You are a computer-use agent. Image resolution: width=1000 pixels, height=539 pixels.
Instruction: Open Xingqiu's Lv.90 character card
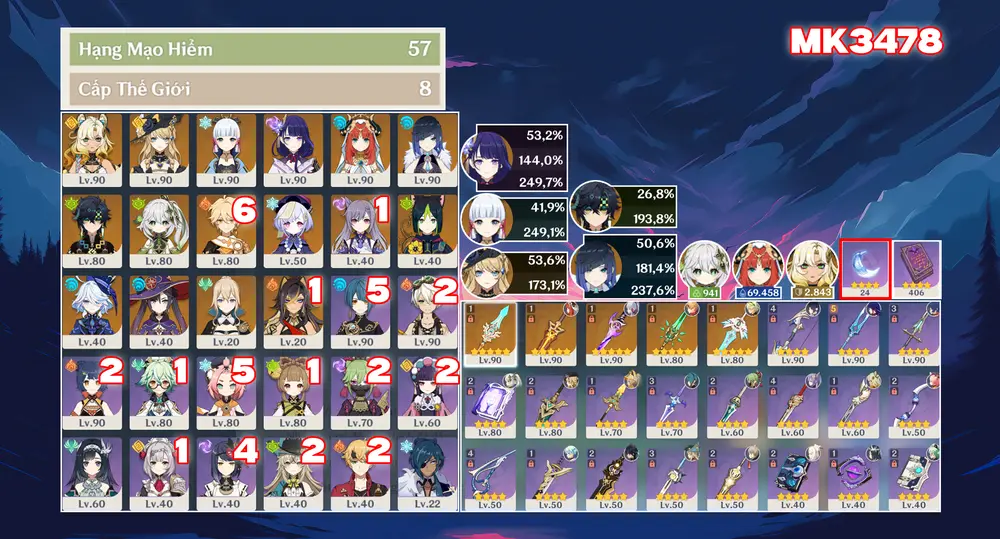click(x=360, y=311)
